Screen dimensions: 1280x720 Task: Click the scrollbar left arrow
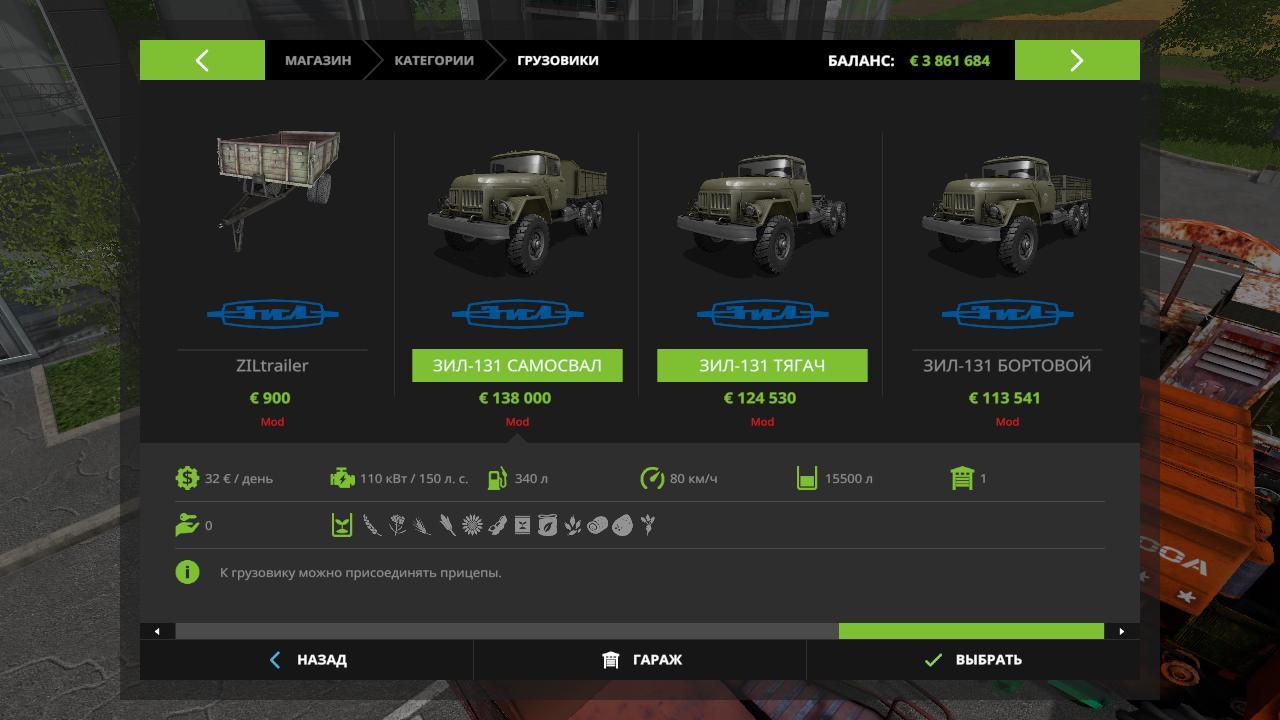click(x=156, y=631)
